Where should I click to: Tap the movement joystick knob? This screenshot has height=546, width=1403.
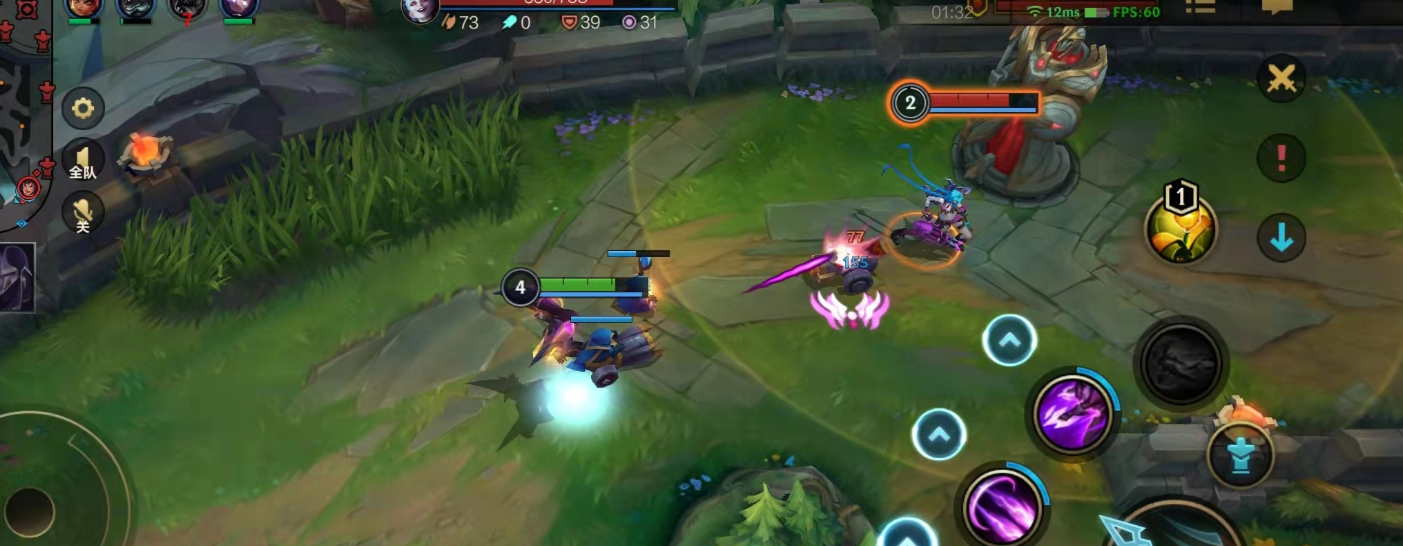tap(31, 510)
